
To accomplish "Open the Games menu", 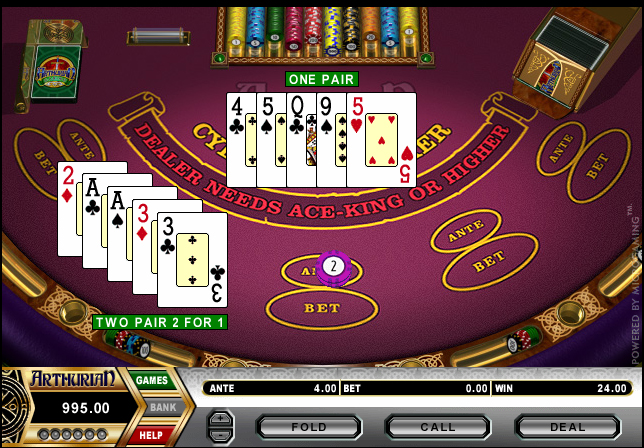I will point(152,381).
